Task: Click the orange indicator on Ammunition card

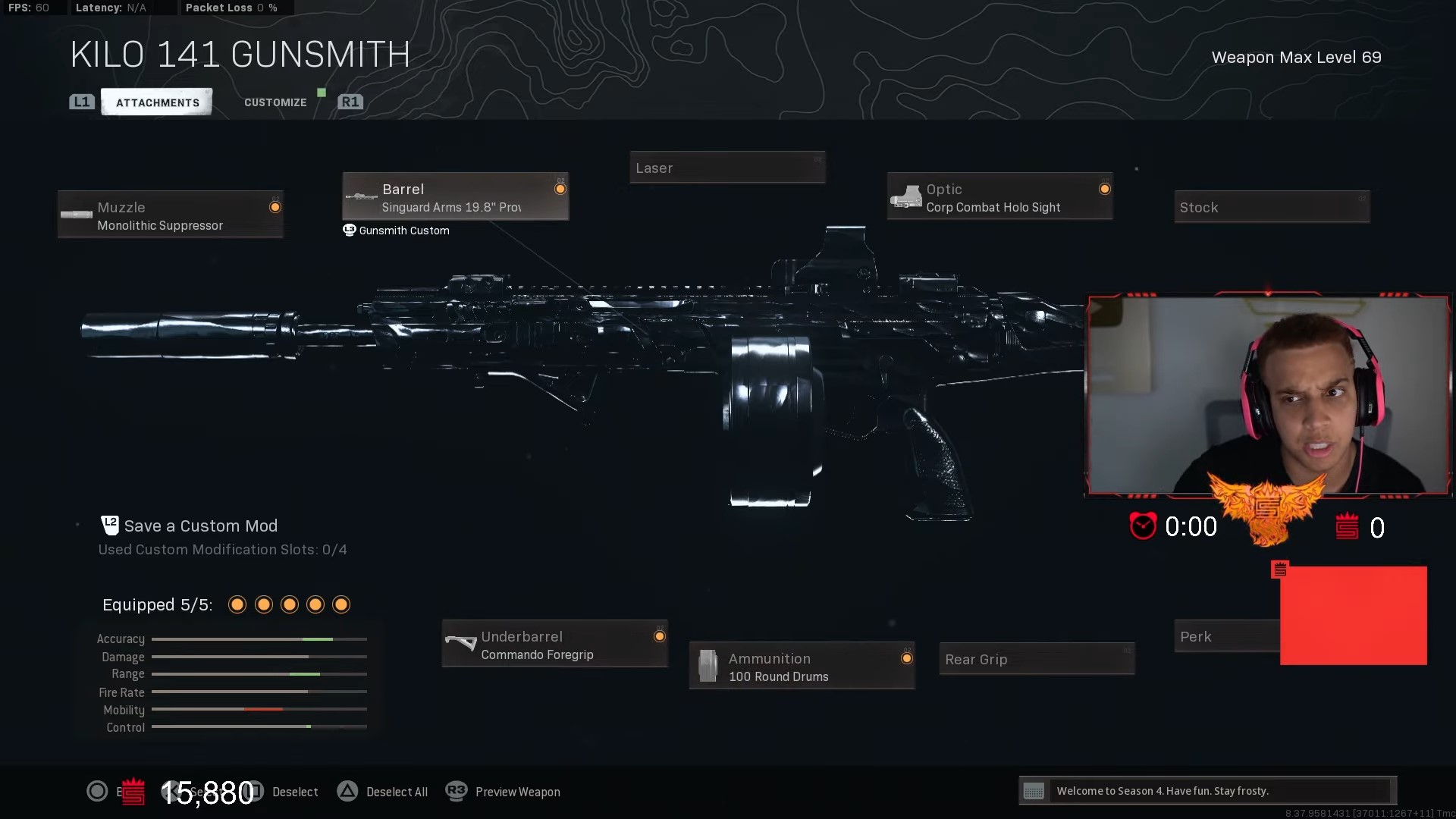Action: point(907,657)
